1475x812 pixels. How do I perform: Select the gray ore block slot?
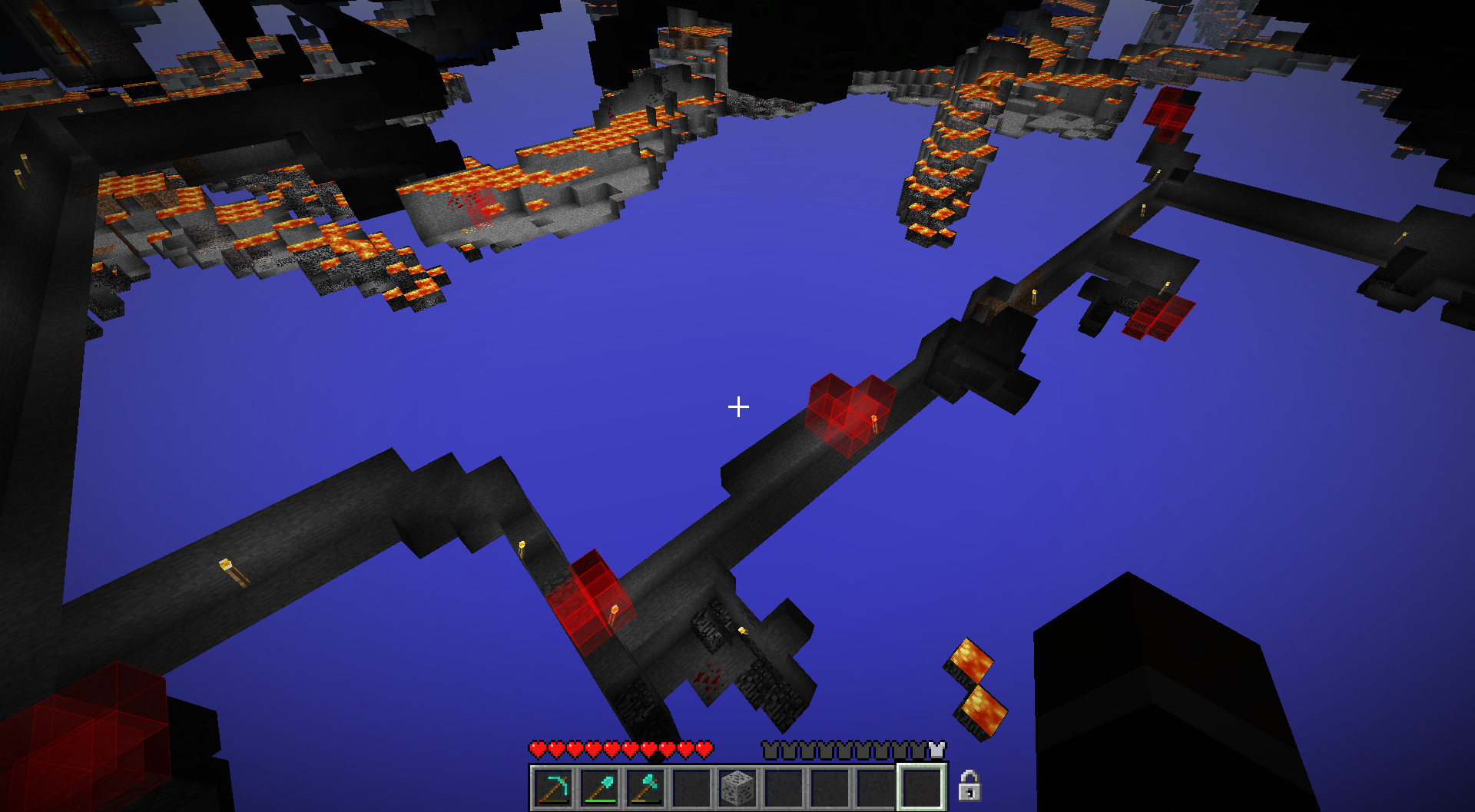(737, 788)
